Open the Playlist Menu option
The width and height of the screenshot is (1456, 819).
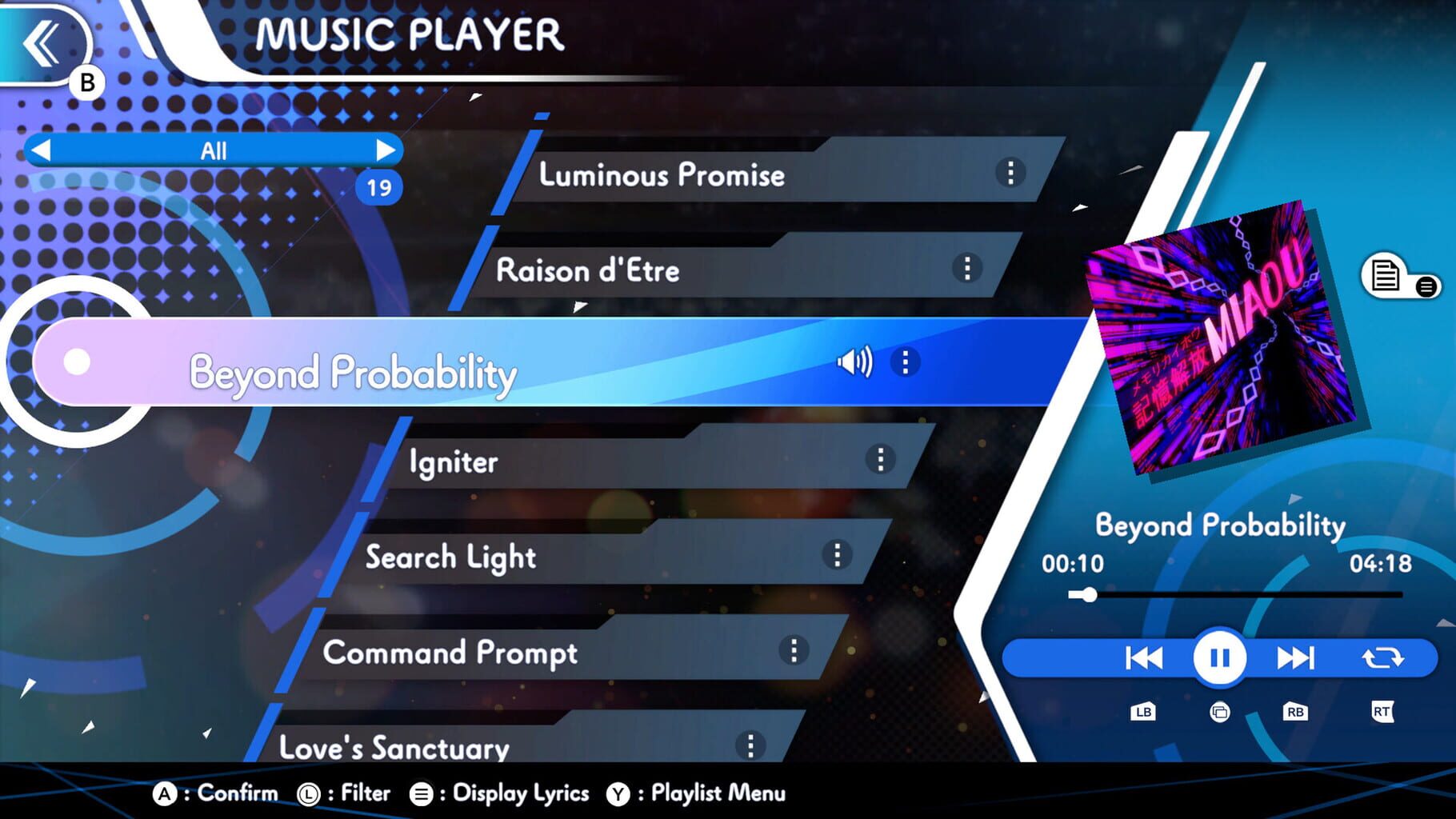pyautogui.click(x=717, y=793)
